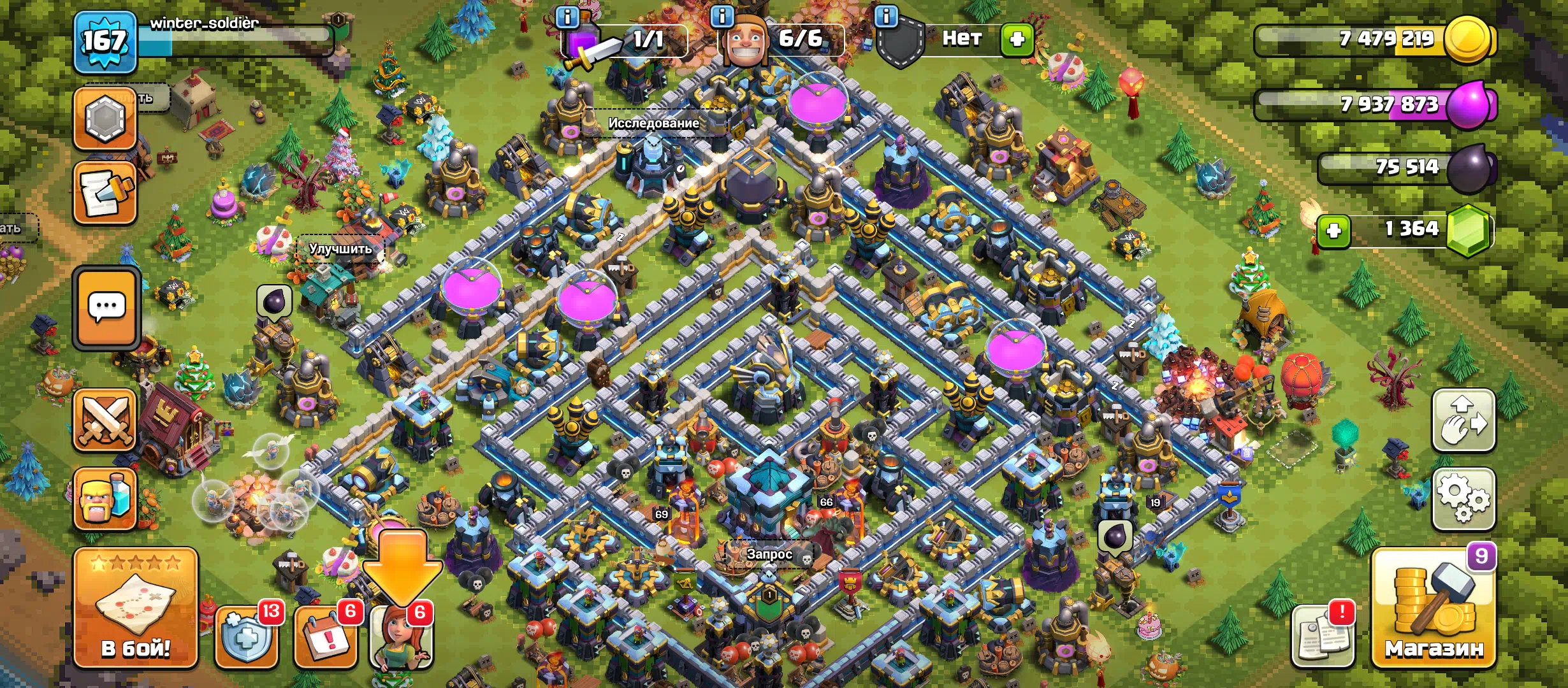The width and height of the screenshot is (1568, 688).
Task: Open the chat speech bubble panel
Action: pyautogui.click(x=106, y=308)
